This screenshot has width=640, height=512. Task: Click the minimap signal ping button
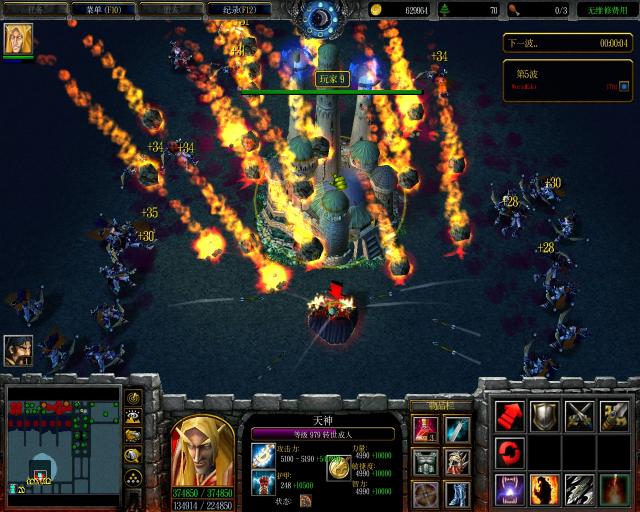pos(132,399)
